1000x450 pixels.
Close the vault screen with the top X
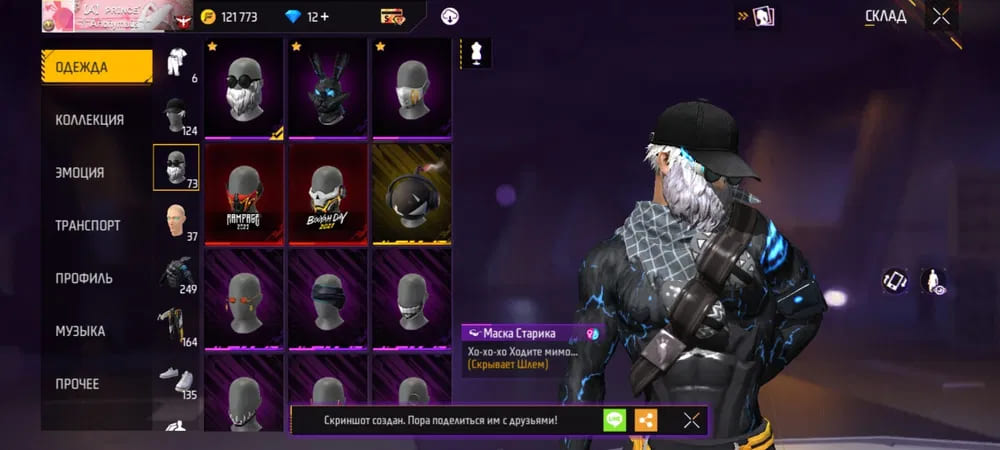point(940,15)
